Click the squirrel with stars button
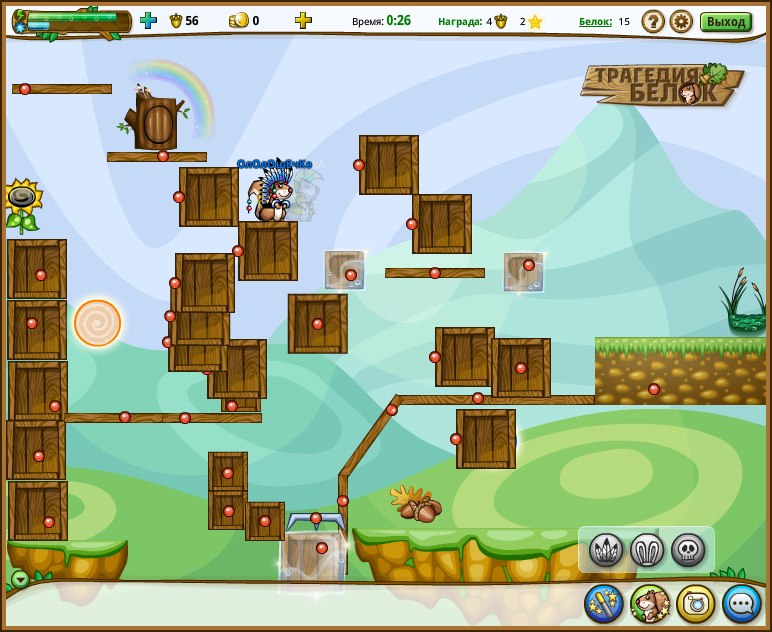772x632 pixels. click(x=650, y=603)
